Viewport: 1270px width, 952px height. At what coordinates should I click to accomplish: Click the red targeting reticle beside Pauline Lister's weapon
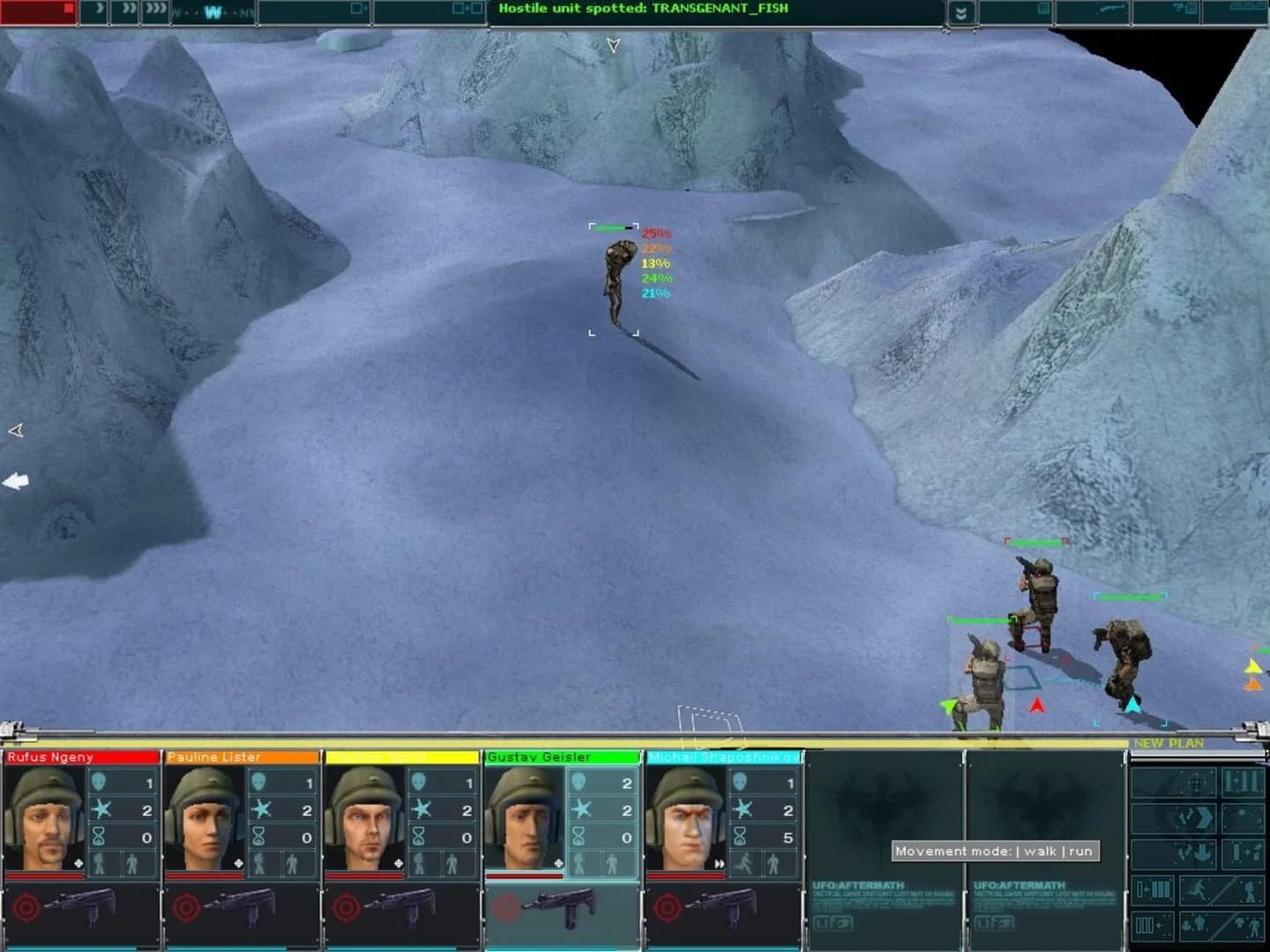188,907
